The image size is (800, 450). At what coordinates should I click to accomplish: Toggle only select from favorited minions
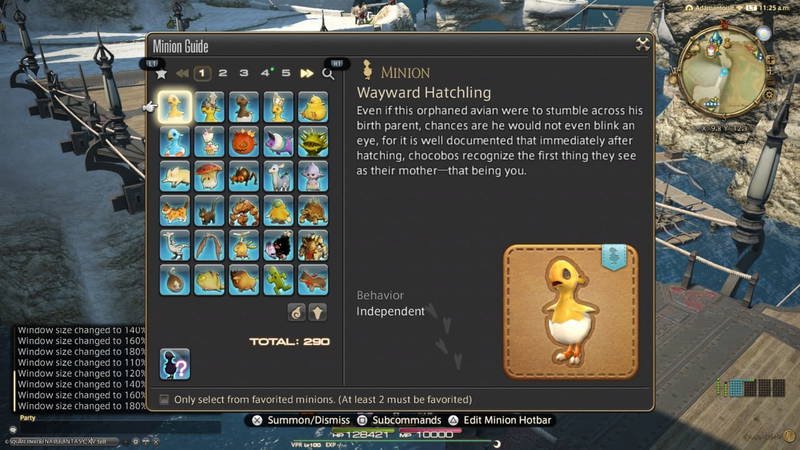click(x=165, y=399)
